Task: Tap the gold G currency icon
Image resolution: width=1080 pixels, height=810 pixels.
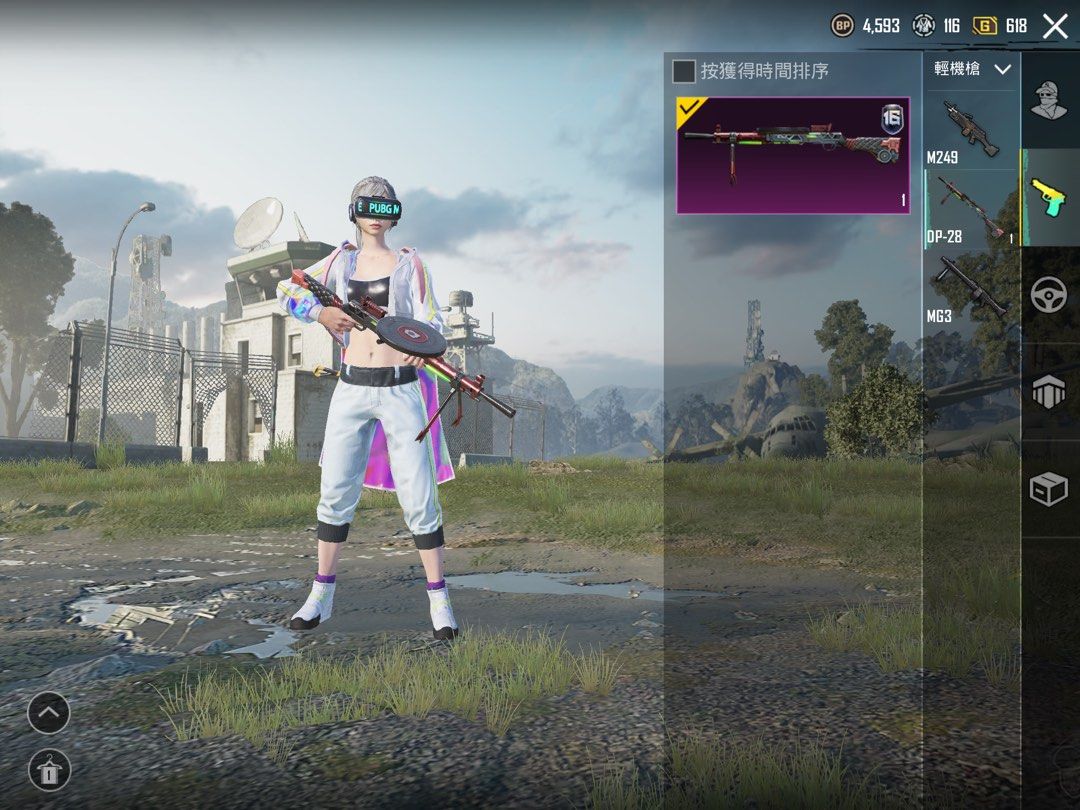Action: (985, 26)
